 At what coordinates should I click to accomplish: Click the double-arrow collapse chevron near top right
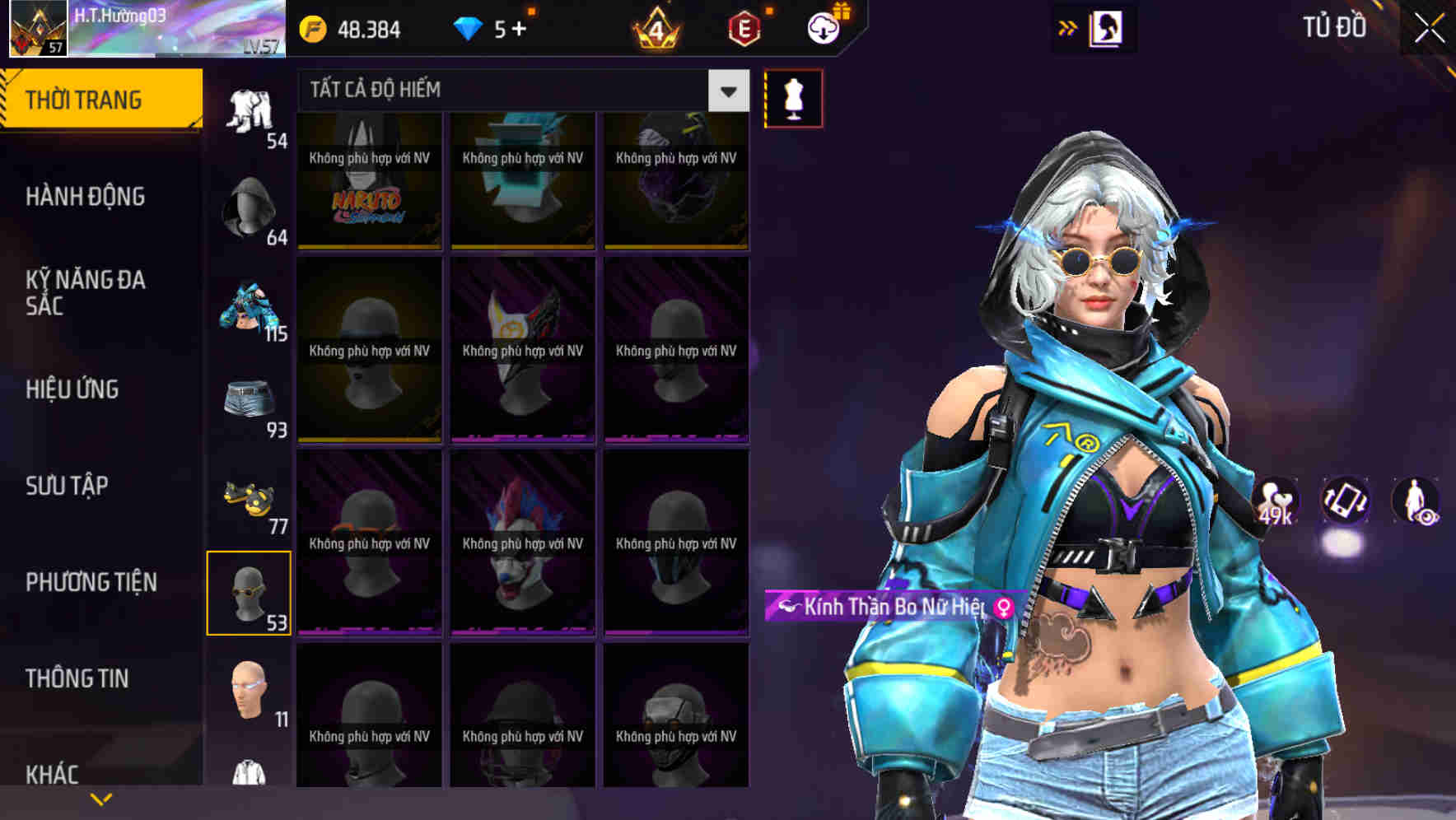pyautogui.click(x=1069, y=27)
